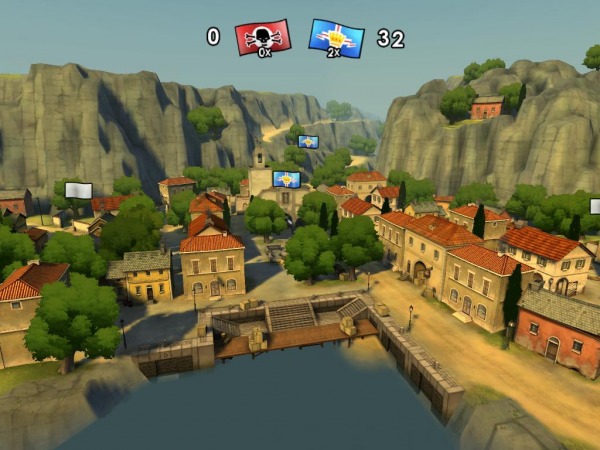
Task: Click the blue crown team flag
Action: 336,37
